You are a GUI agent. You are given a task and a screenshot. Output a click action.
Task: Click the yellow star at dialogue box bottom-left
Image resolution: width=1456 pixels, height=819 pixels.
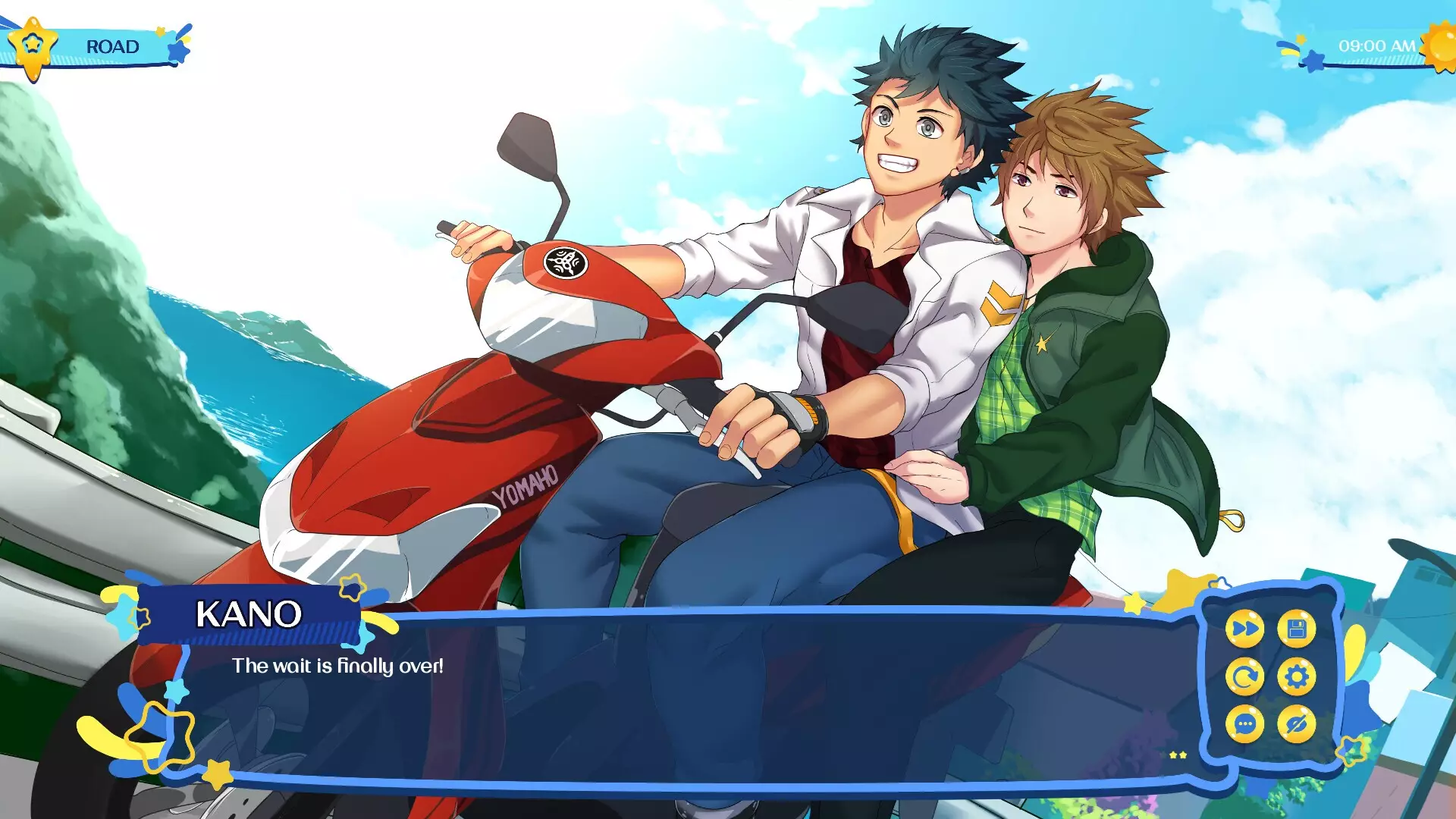pyautogui.click(x=216, y=775)
